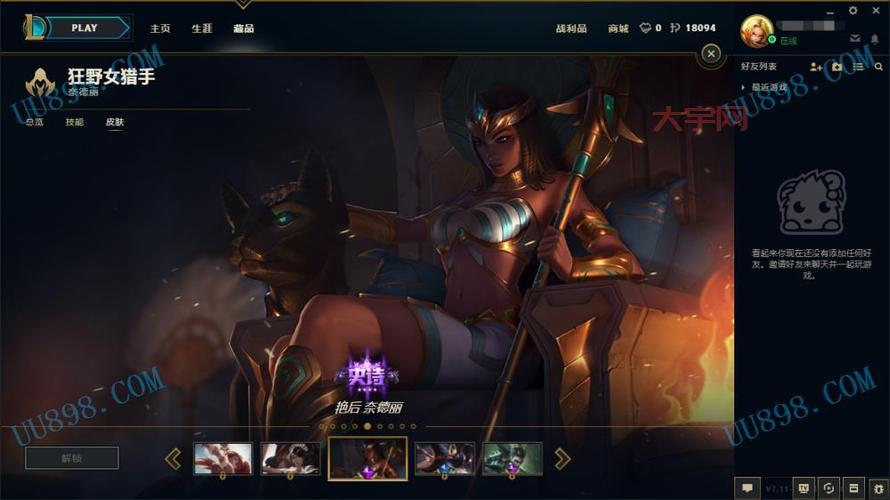Open the 战利品 loot page

pyautogui.click(x=571, y=29)
